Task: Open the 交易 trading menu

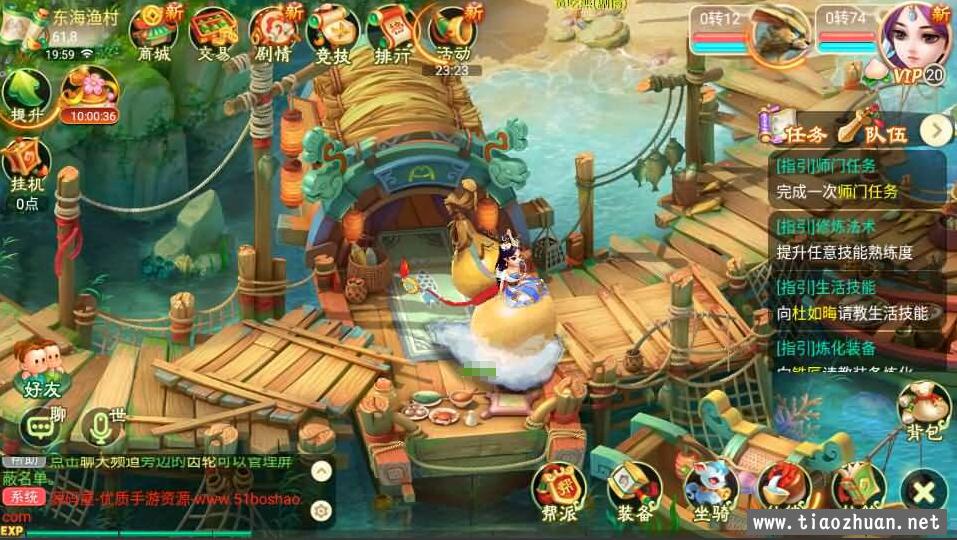Action: [x=213, y=32]
